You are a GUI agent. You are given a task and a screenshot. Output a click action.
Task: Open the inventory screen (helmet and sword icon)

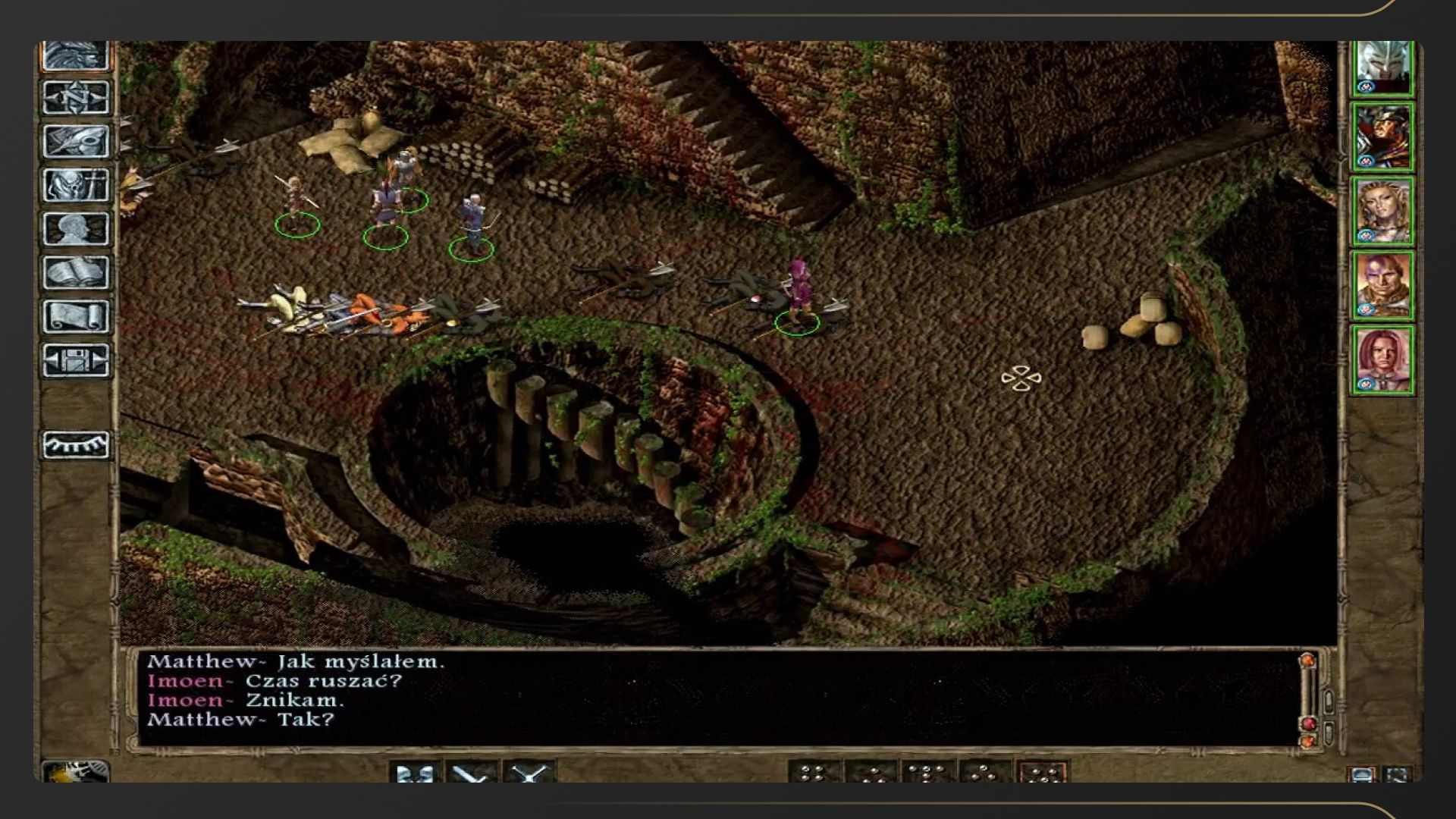76,185
